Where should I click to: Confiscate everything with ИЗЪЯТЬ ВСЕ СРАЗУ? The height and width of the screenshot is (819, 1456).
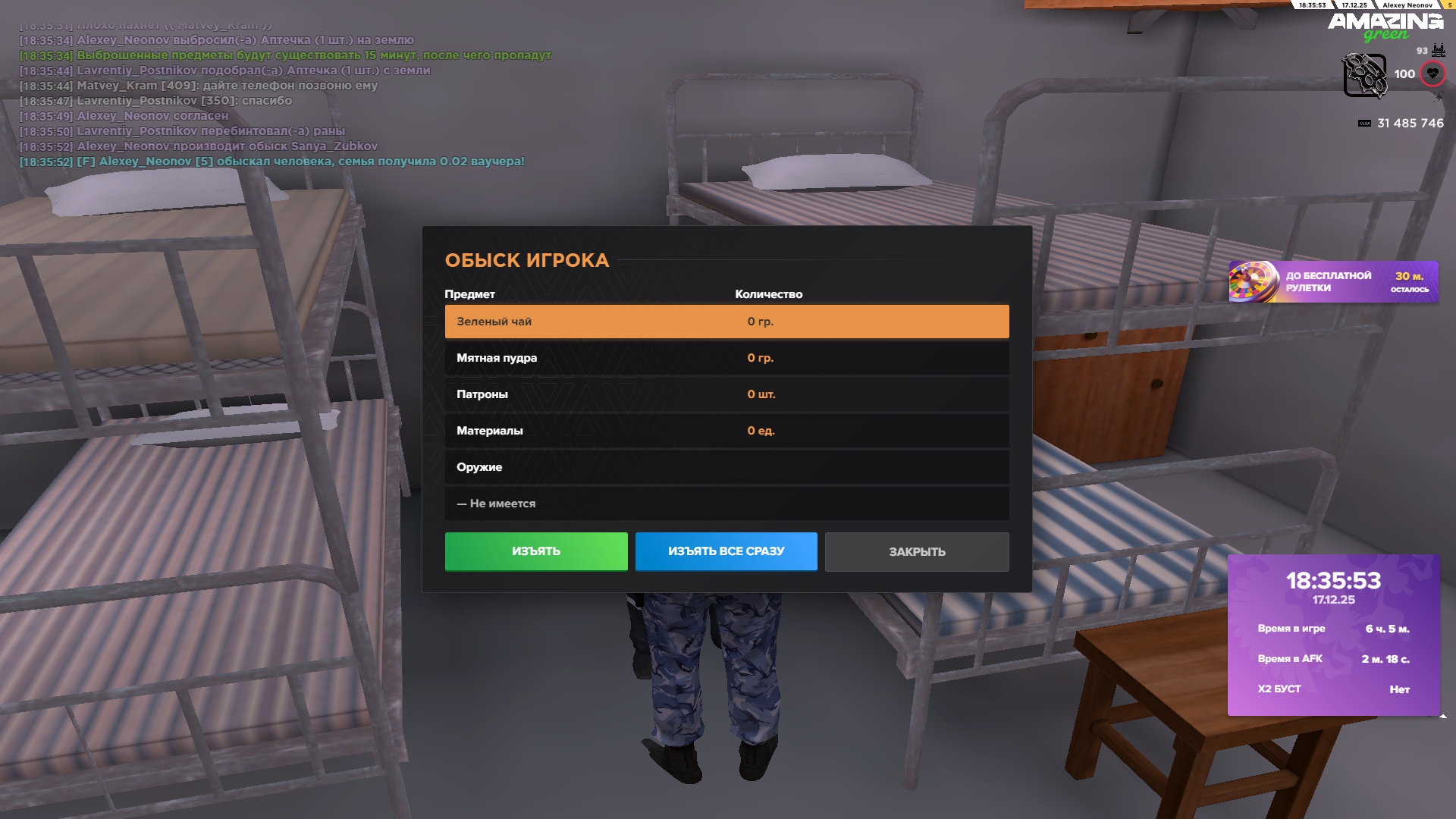pyautogui.click(x=726, y=551)
